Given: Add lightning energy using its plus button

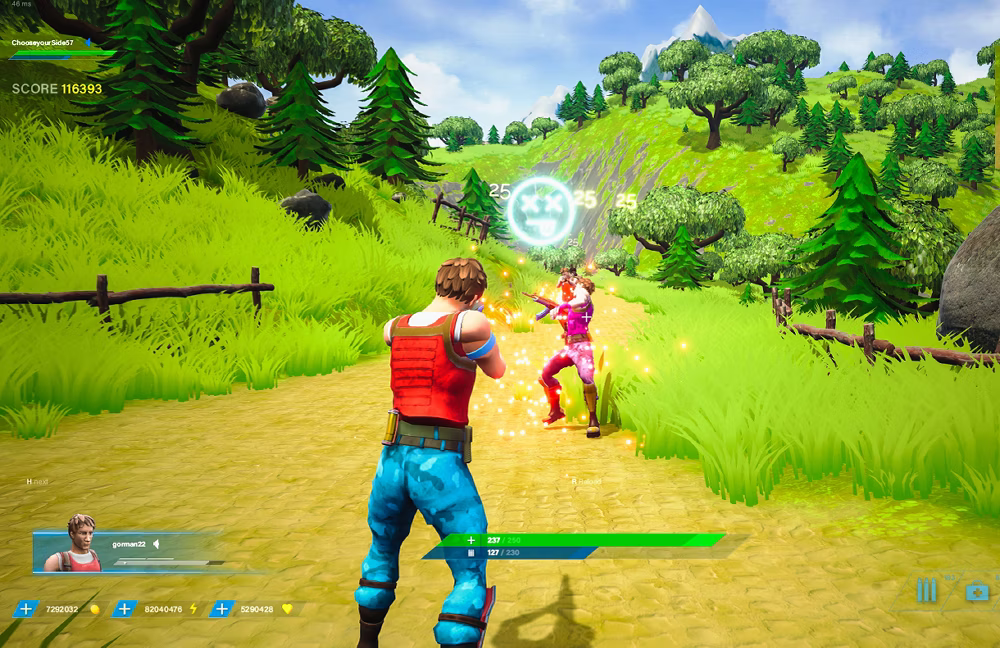Looking at the screenshot, I should pyautogui.click(x=124, y=608).
